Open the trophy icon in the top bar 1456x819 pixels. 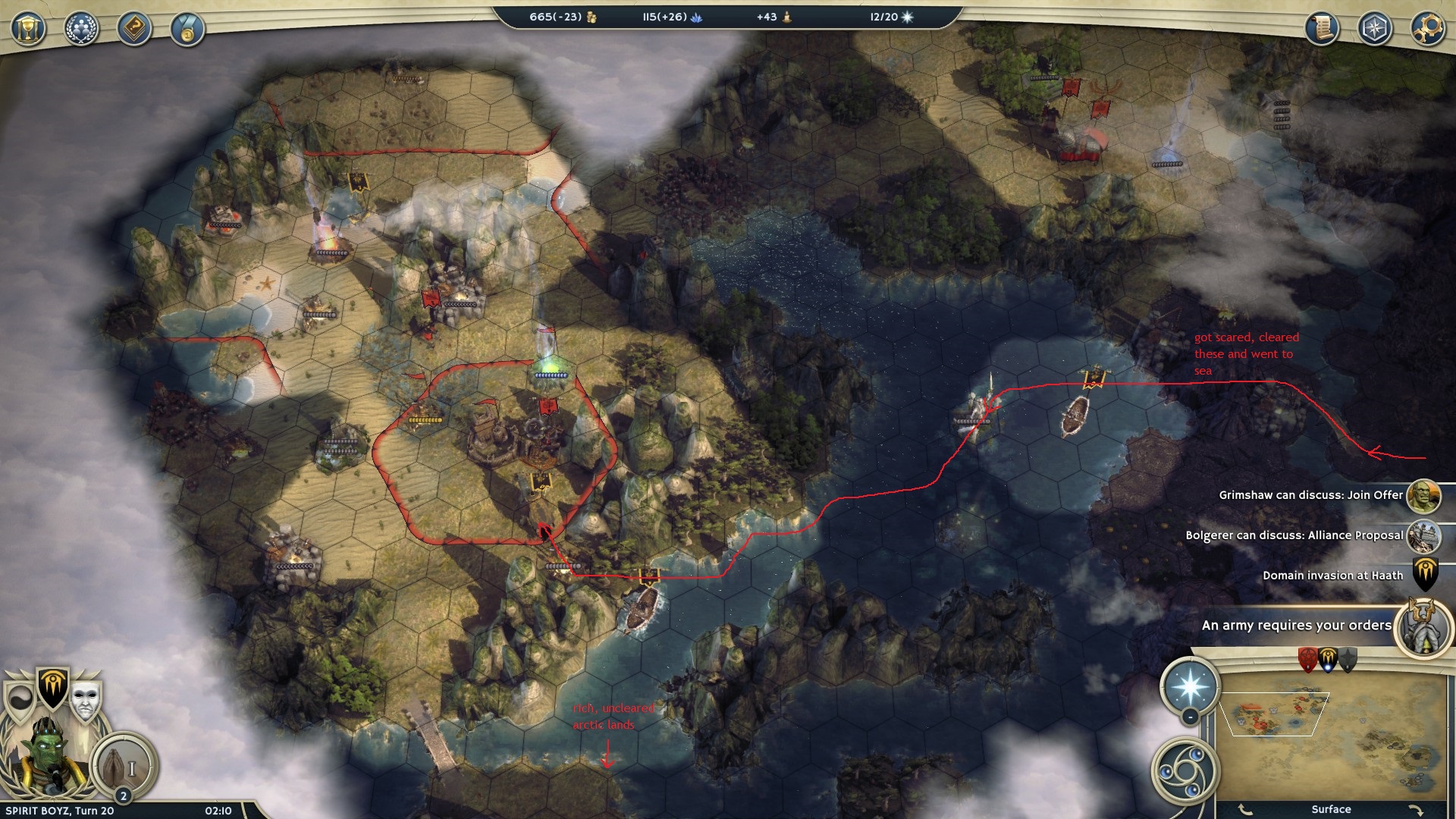pyautogui.click(x=28, y=30)
